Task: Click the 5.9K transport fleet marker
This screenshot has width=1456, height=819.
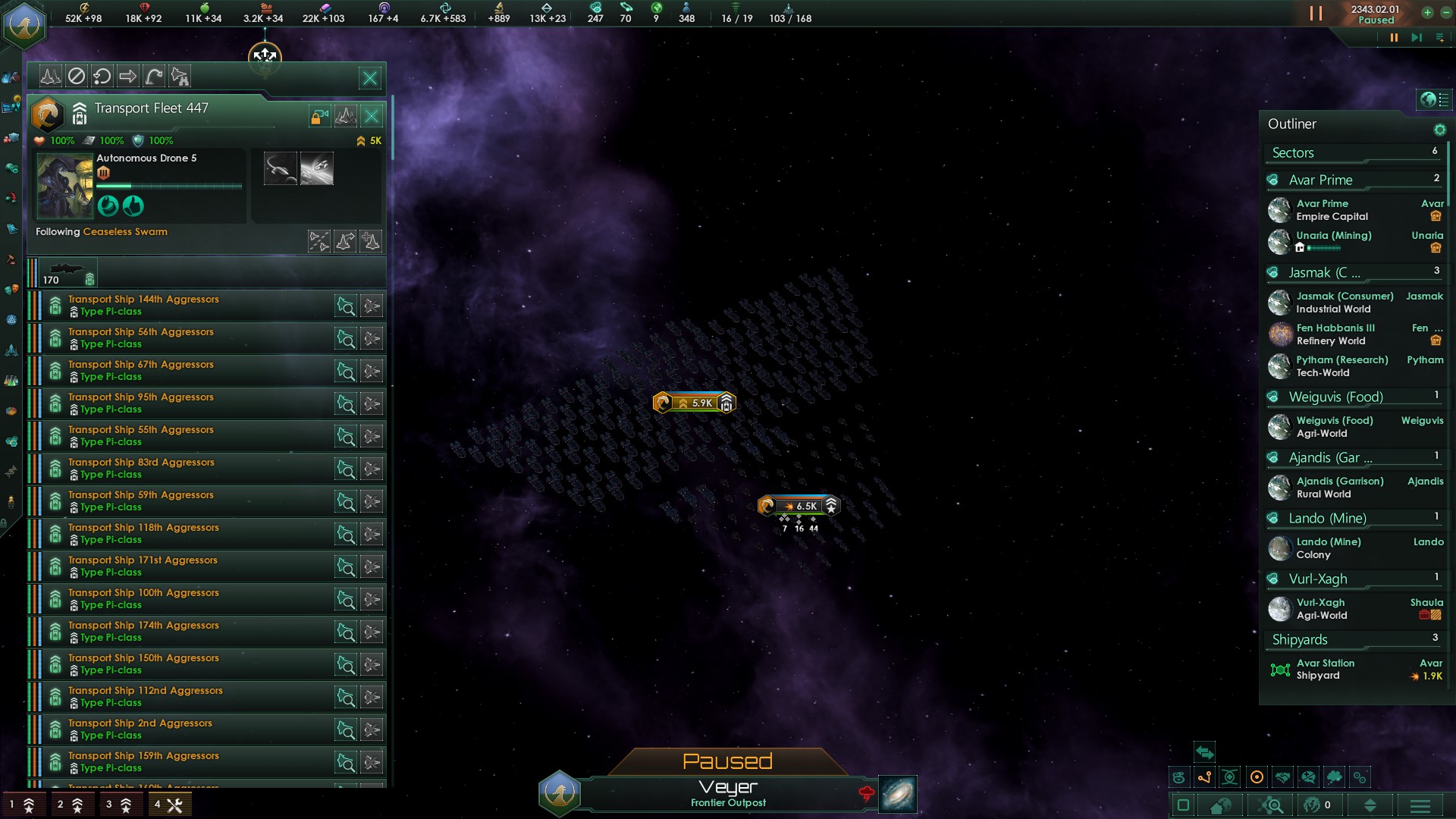Action: (694, 403)
